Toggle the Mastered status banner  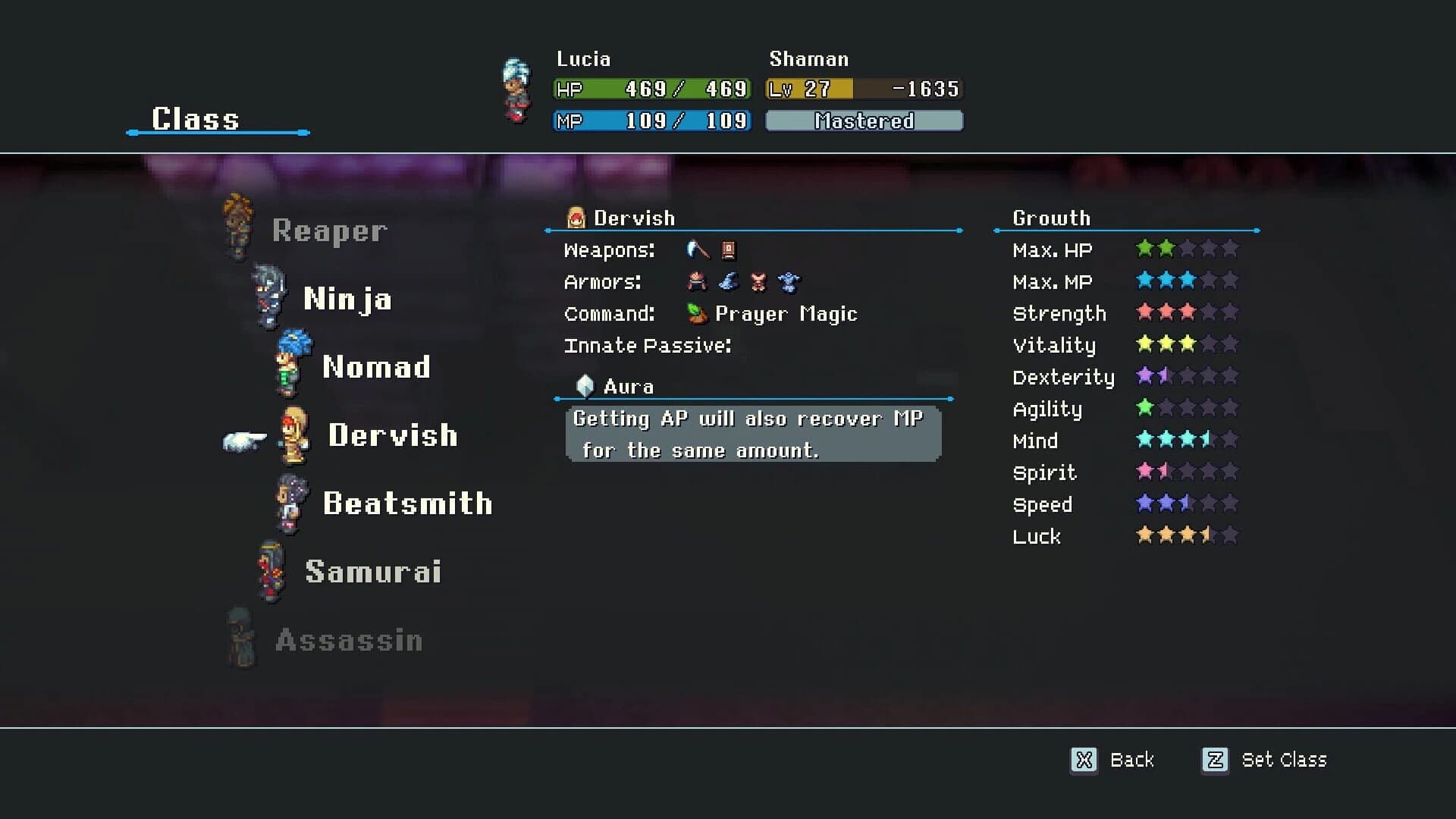click(x=864, y=121)
